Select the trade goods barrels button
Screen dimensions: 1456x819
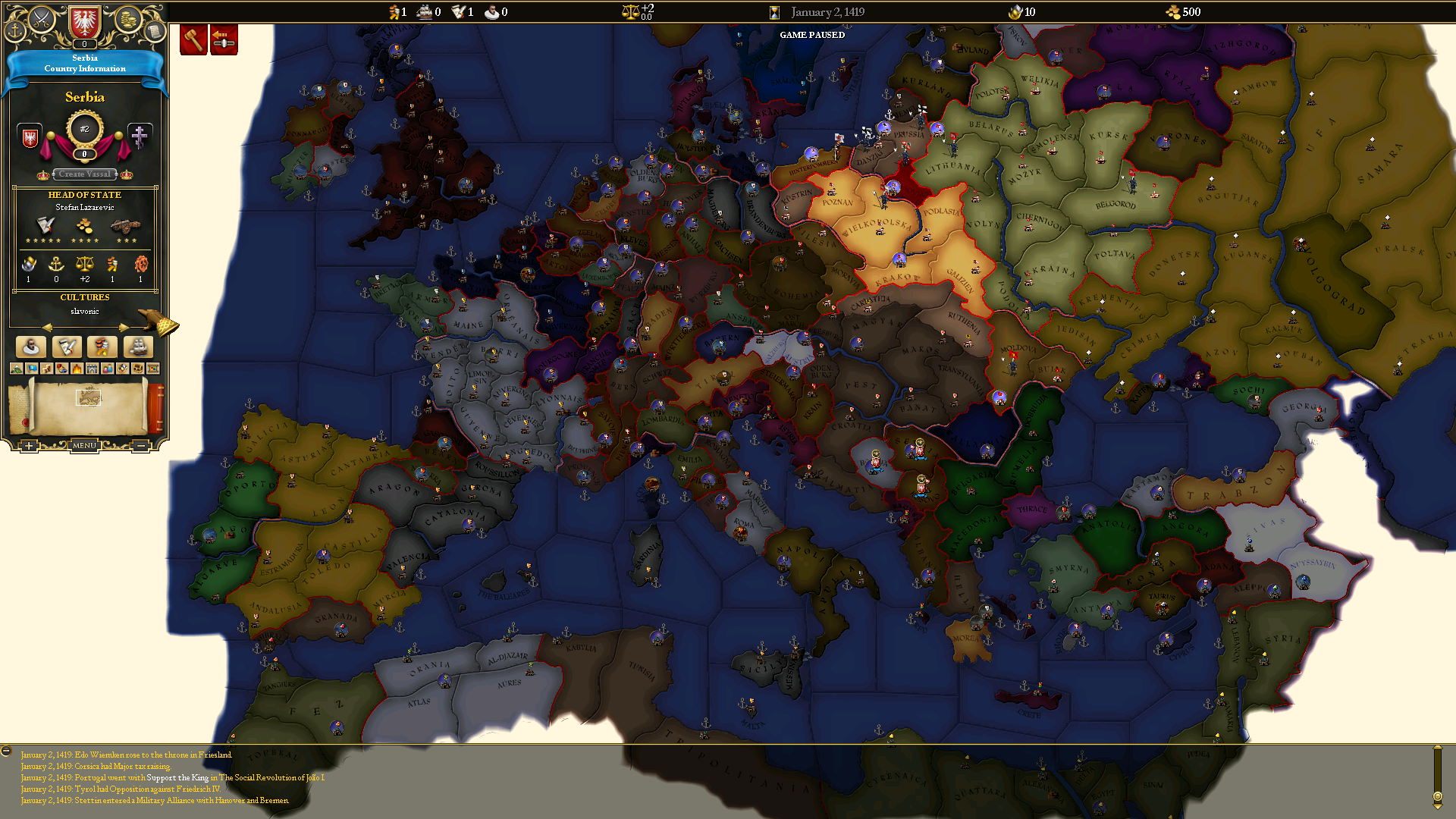[x=102, y=347]
